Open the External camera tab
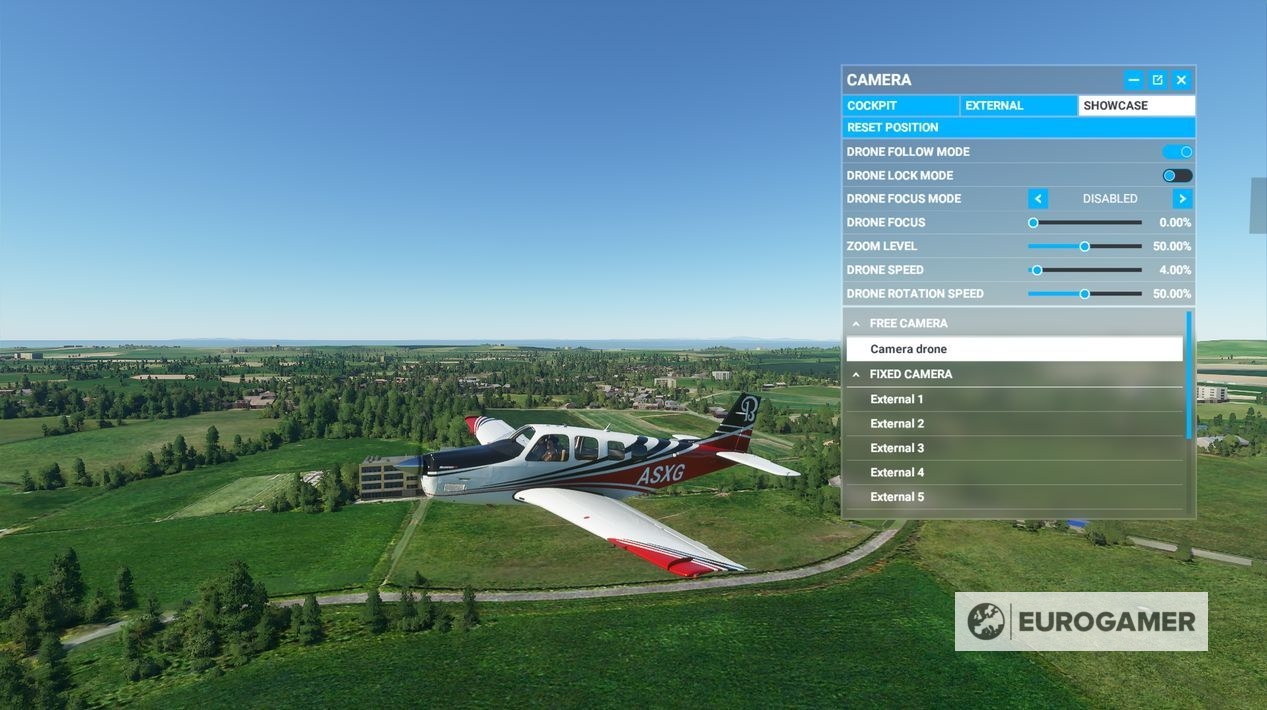Image resolution: width=1267 pixels, height=710 pixels. 1018,106
